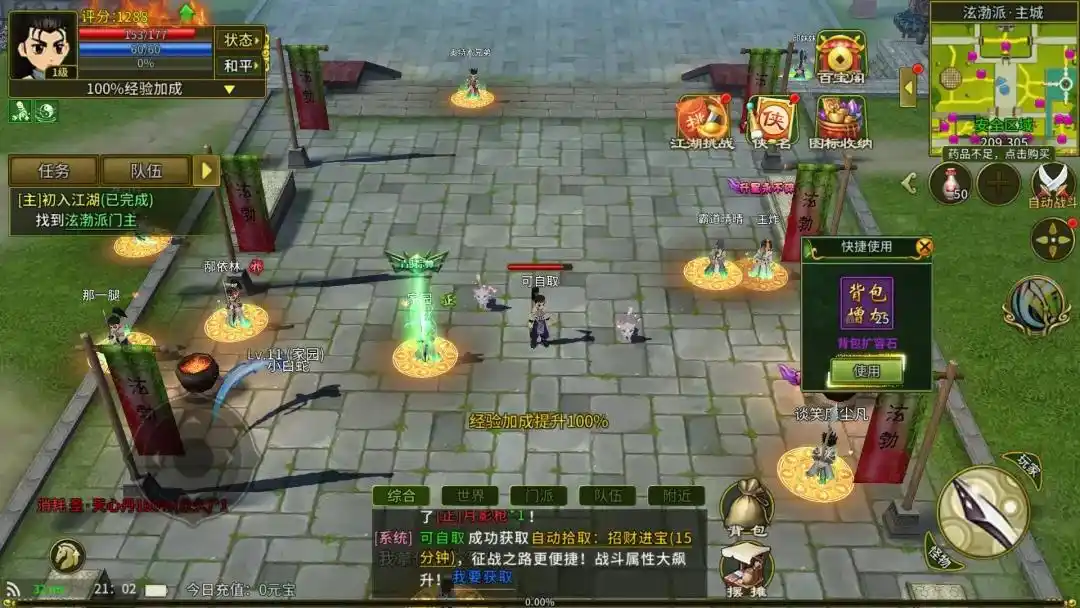Viewport: 1080px width, 608px height.
Task: Switch to the 队伍 team panel
Action: (x=145, y=170)
